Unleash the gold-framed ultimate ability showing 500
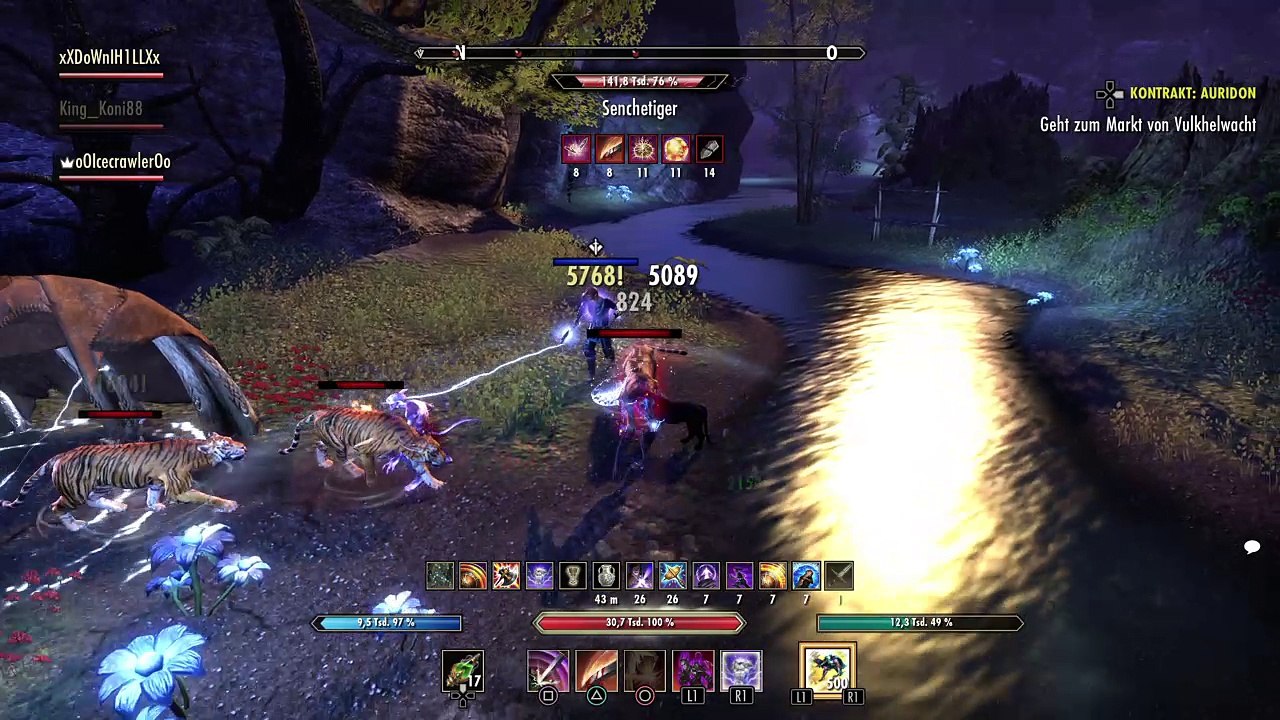The height and width of the screenshot is (720, 1280). pyautogui.click(x=827, y=669)
